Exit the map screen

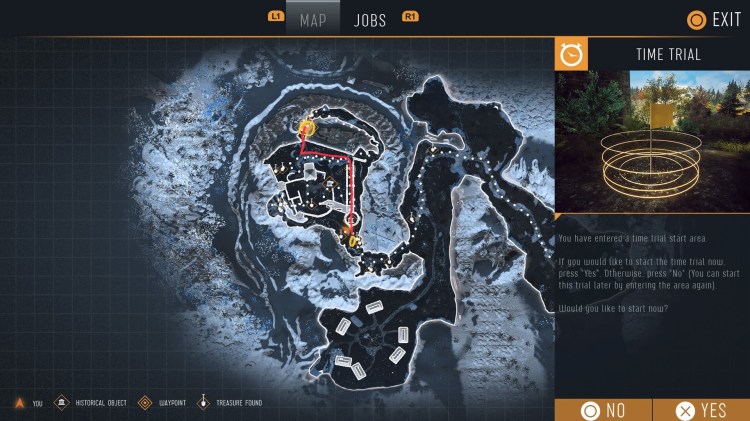[714, 19]
